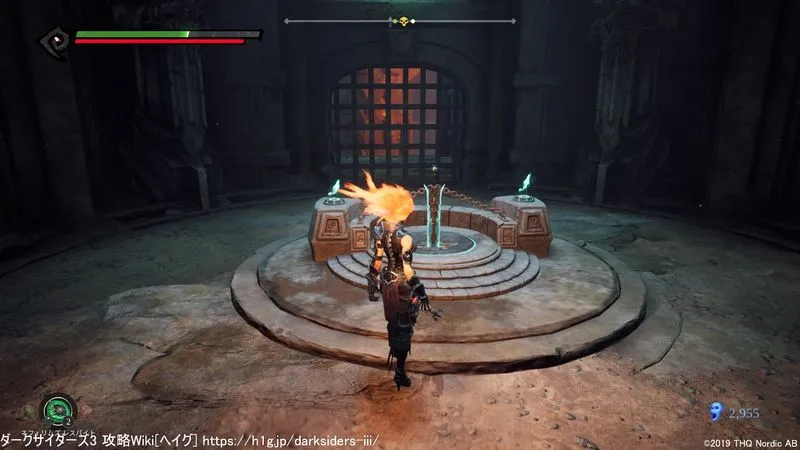Click the blue soul currency icon
The height and width of the screenshot is (450, 800).
715,410
